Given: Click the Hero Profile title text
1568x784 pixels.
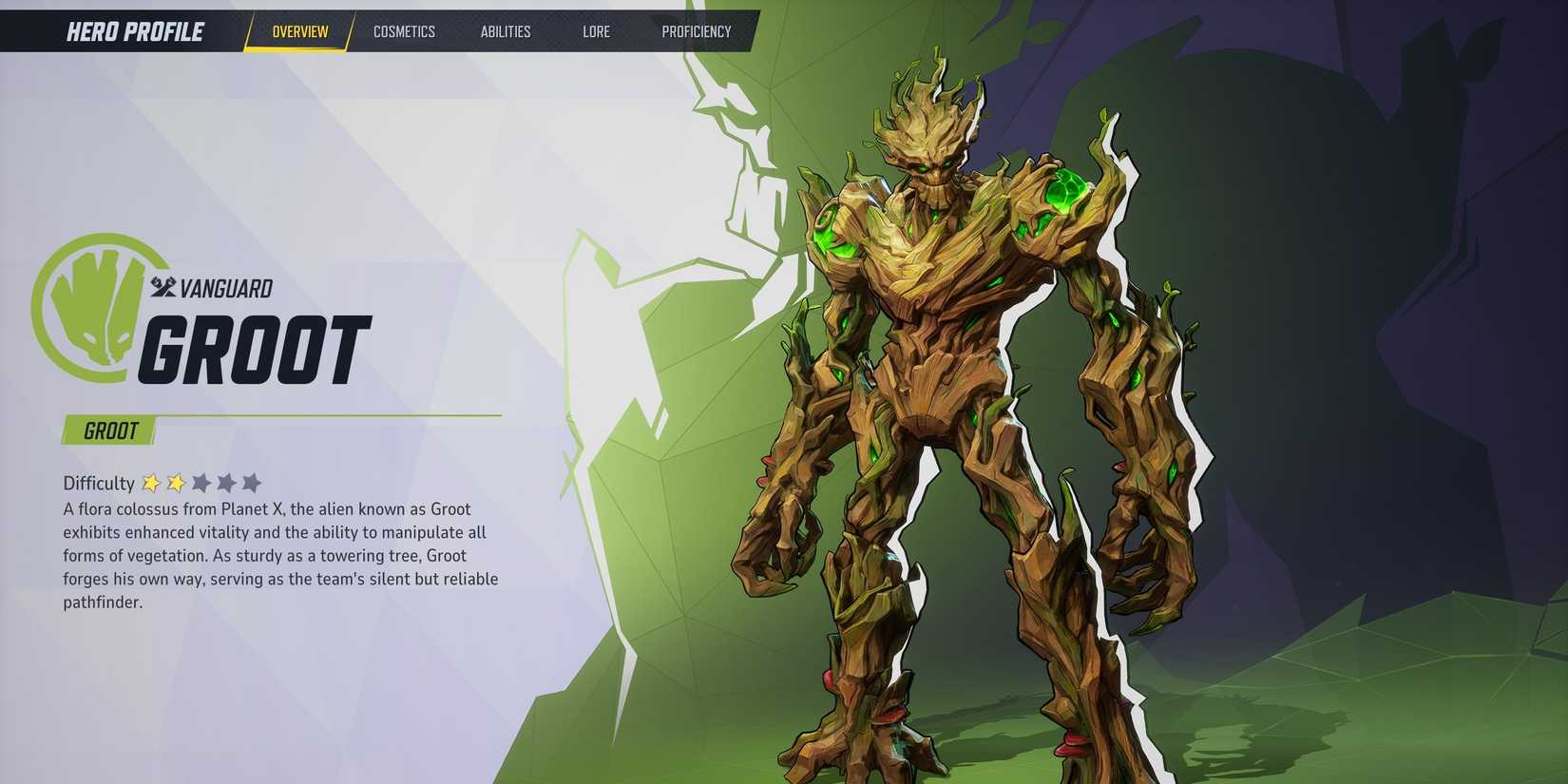Looking at the screenshot, I should click(x=135, y=30).
